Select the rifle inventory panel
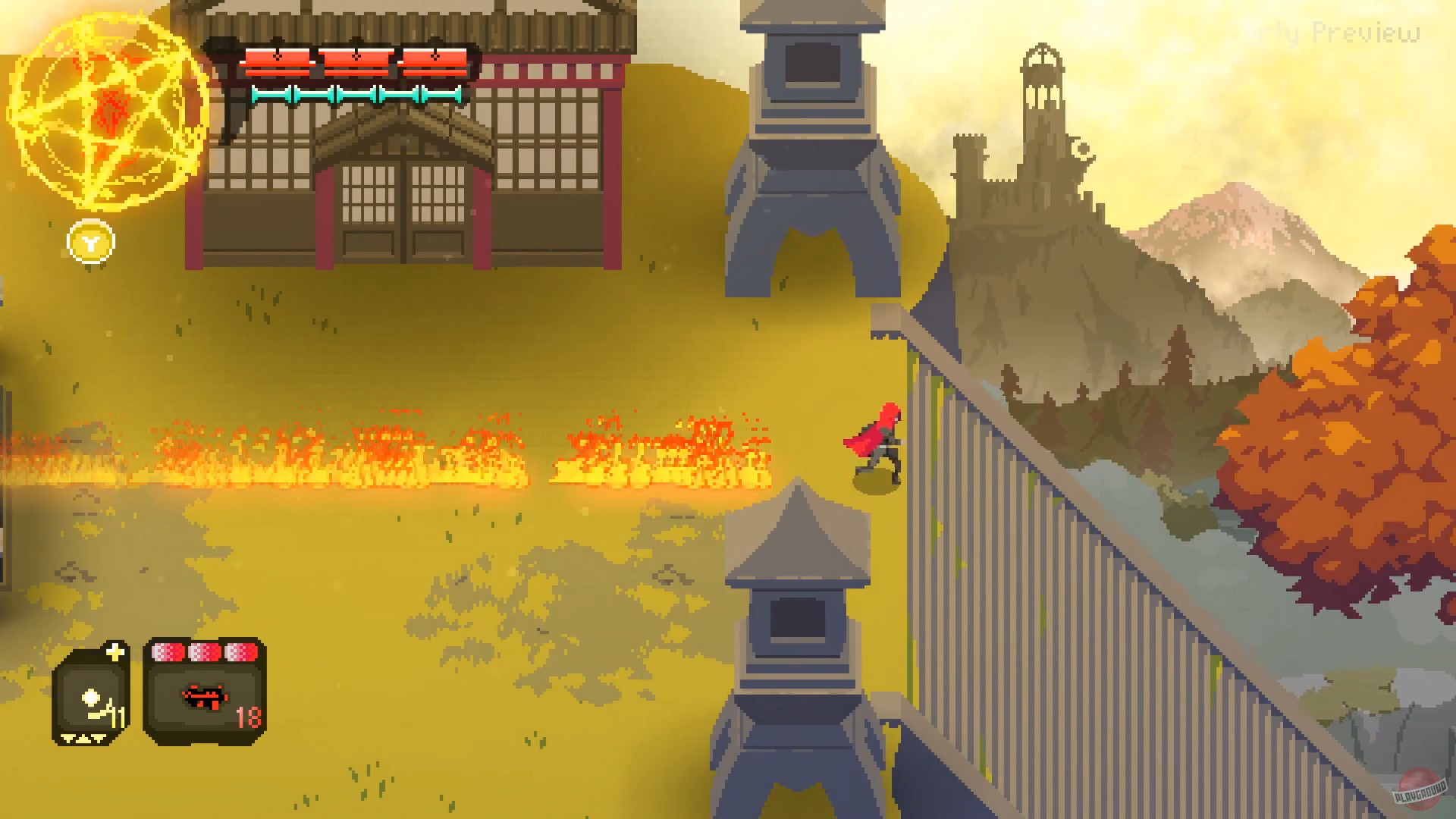This screenshot has height=819, width=1456. tap(205, 690)
